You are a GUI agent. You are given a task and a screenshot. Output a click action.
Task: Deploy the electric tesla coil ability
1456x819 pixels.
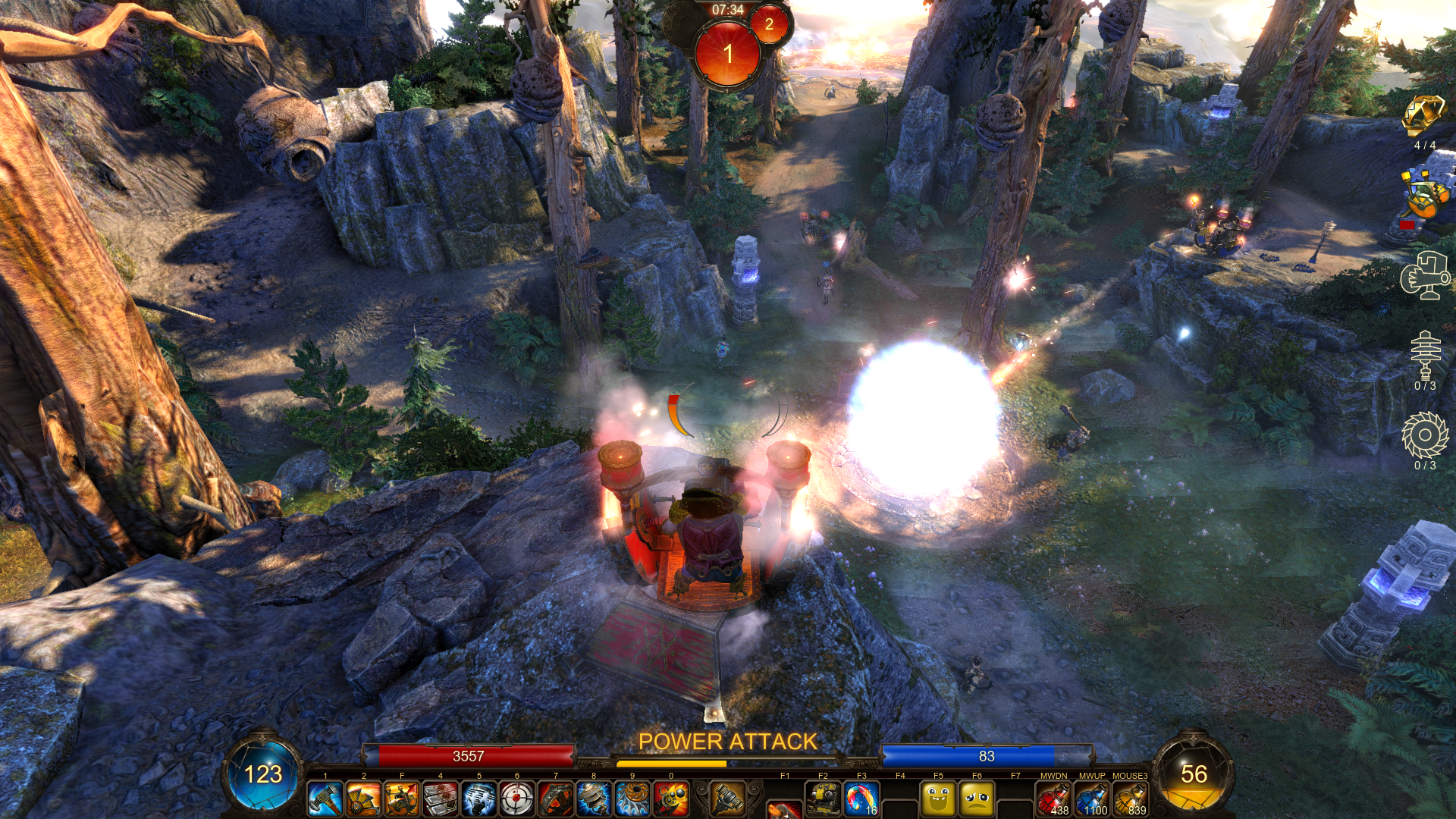[x=594, y=799]
